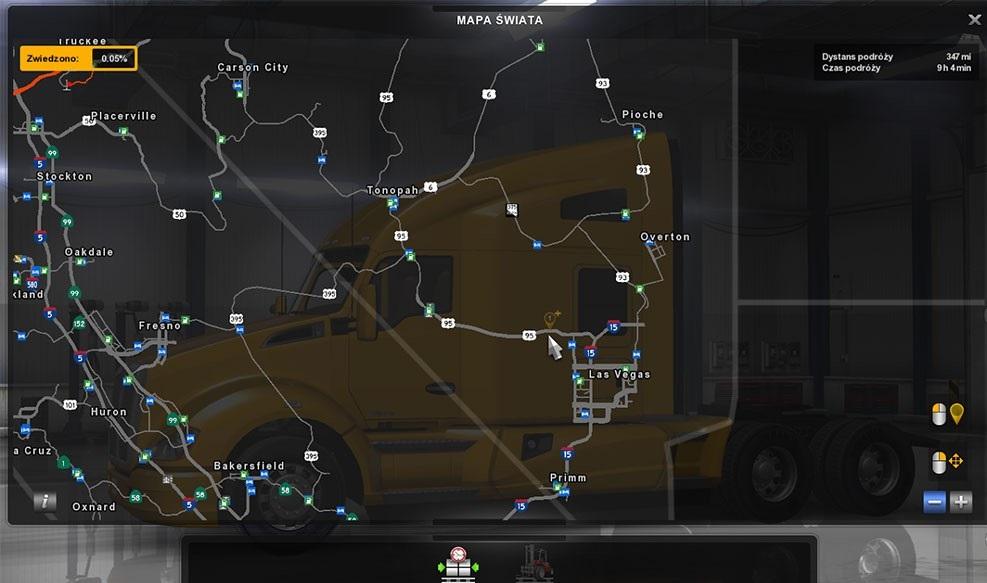Zoom out the map with the minus button
This screenshot has width=987, height=583.
coord(934,502)
